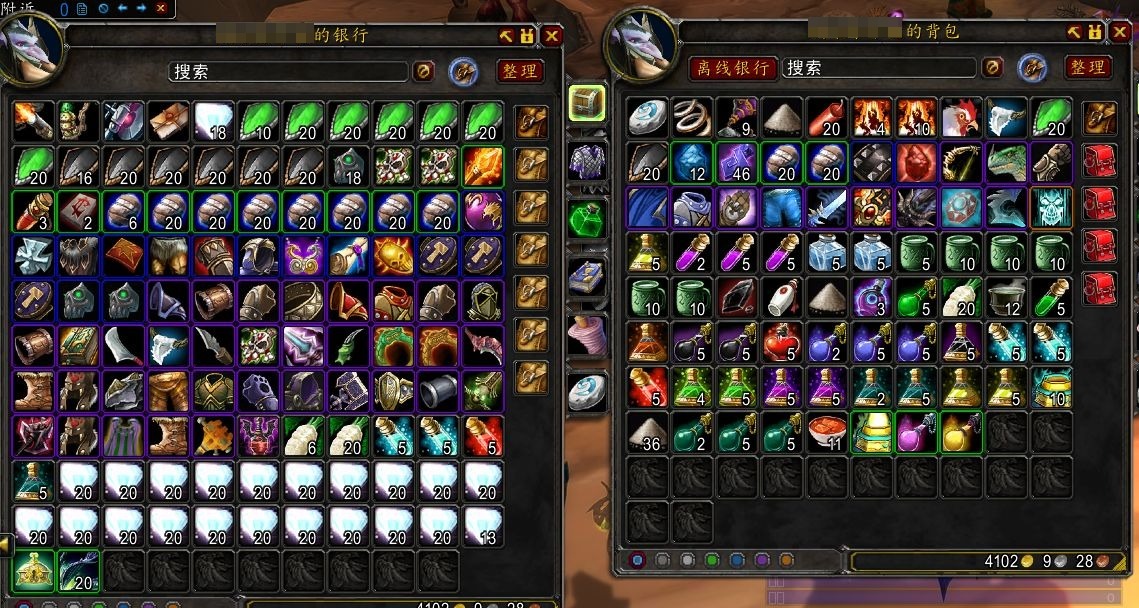Click the bank's 整理 sort button
This screenshot has width=1139, height=608.
coord(519,71)
